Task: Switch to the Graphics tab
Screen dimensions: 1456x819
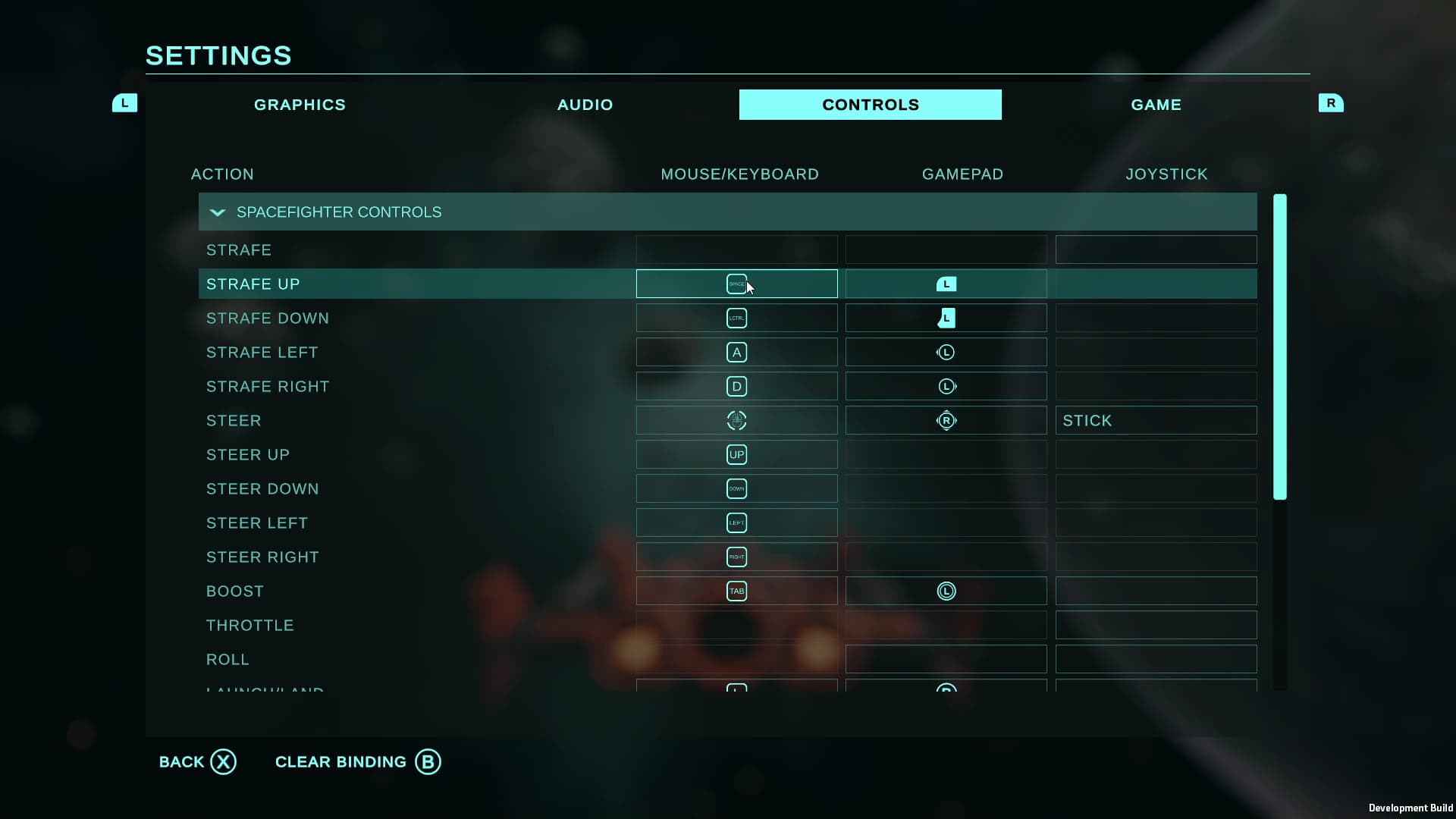Action: pos(300,105)
